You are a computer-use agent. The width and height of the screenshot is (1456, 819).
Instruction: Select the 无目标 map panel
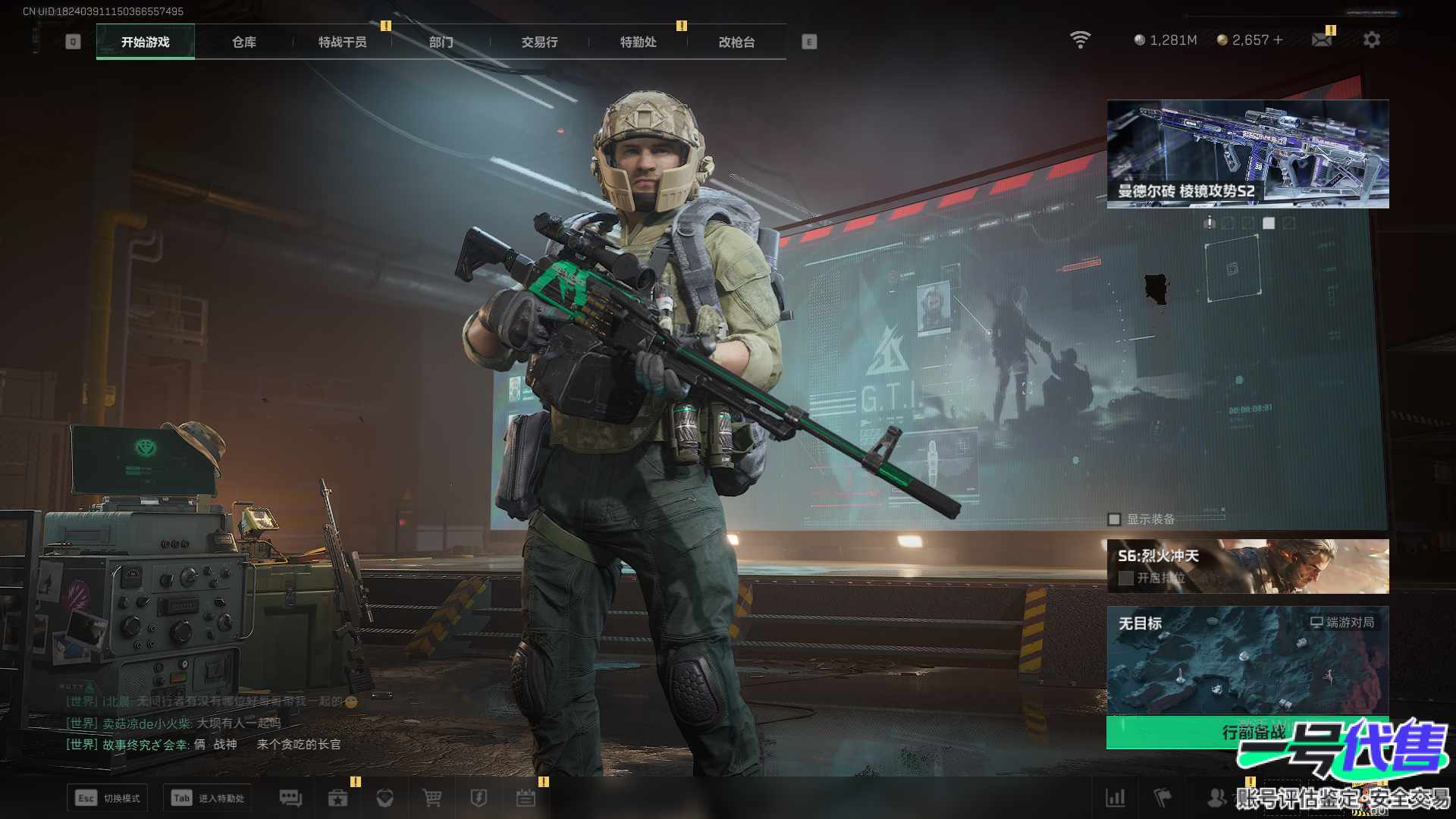click(1247, 660)
